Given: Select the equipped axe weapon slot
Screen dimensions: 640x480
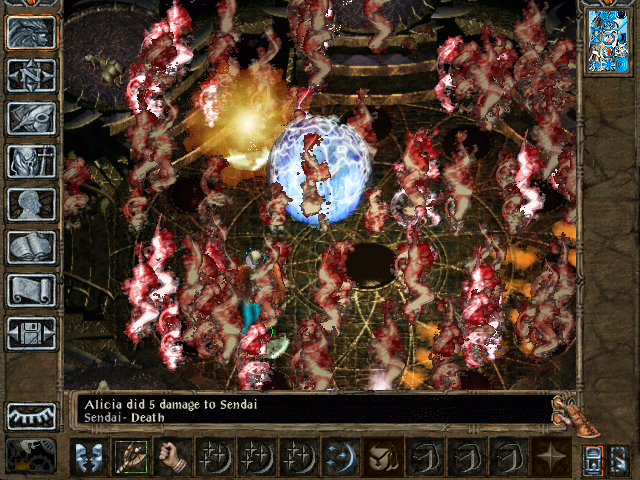Looking at the screenshot, I should coord(130,458).
